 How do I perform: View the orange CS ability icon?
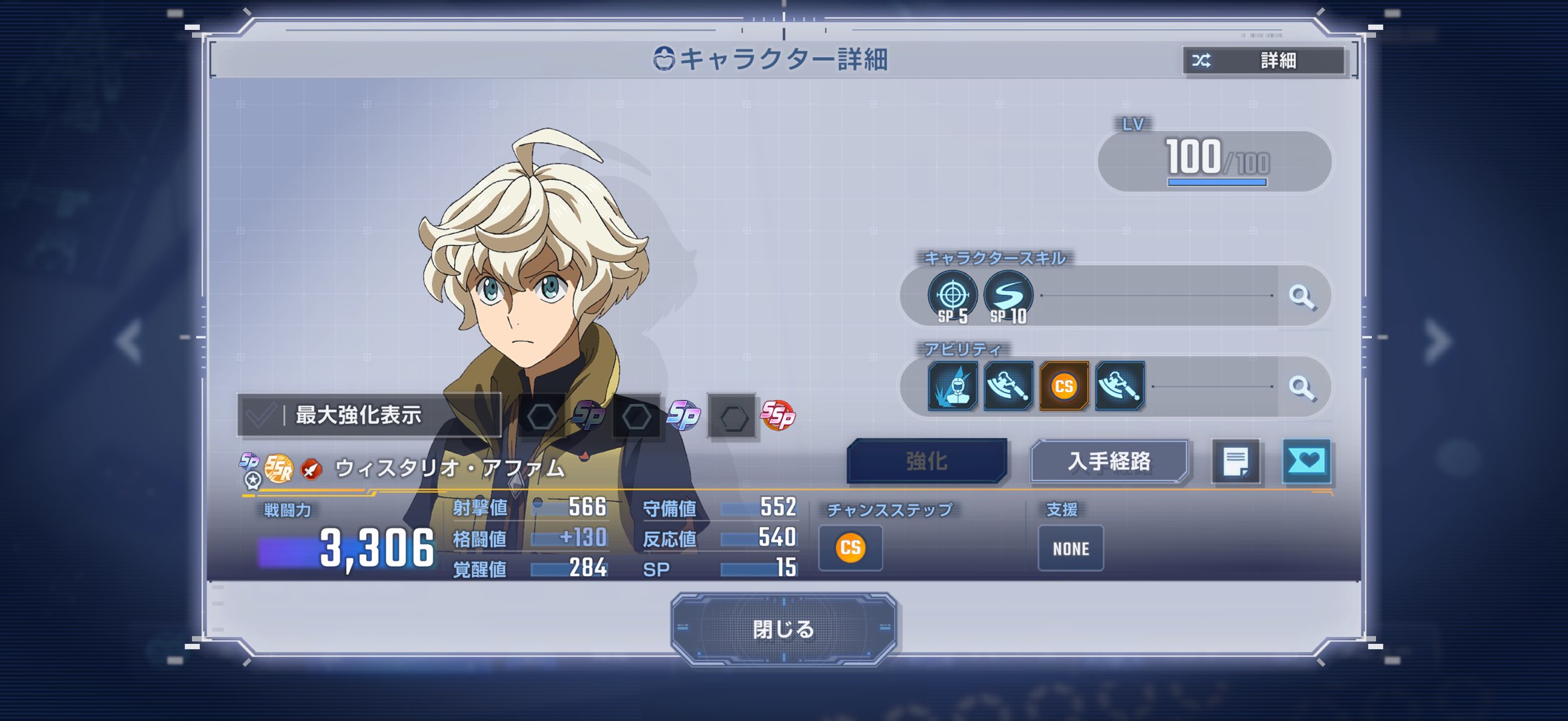point(1064,386)
